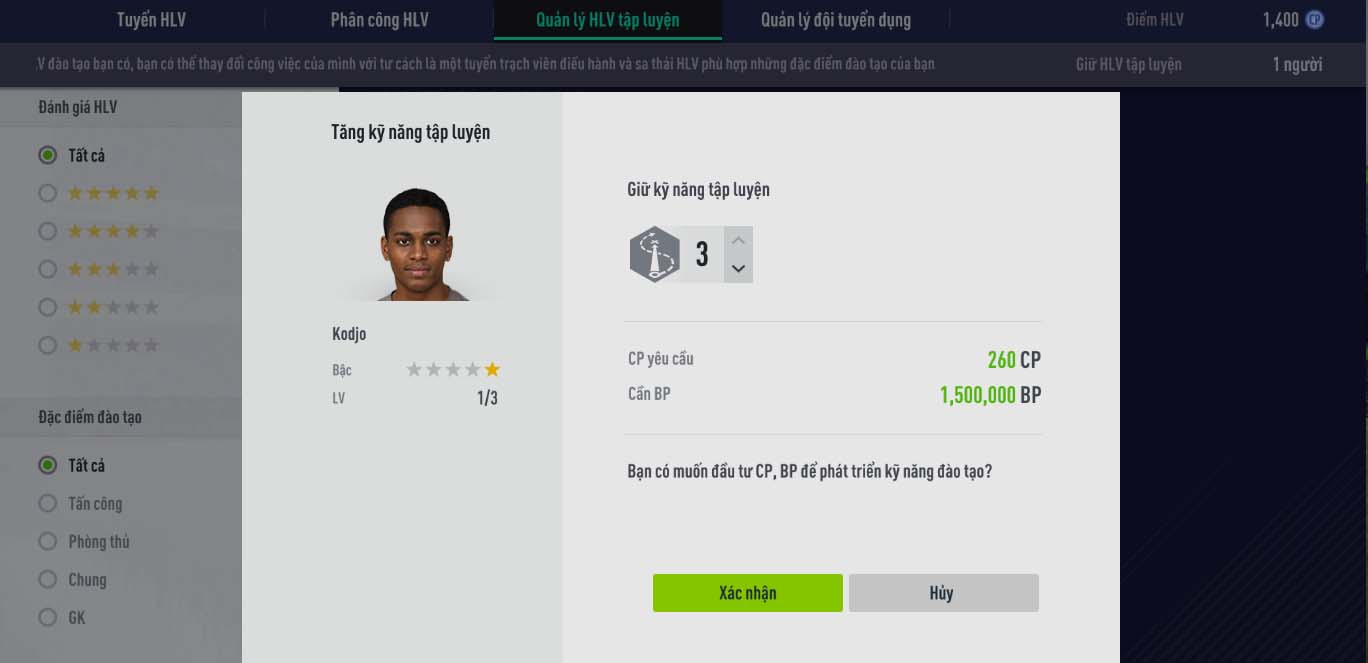The image size is (1368, 663).
Task: Filter coaches by three-star rating
Action: (x=48, y=269)
